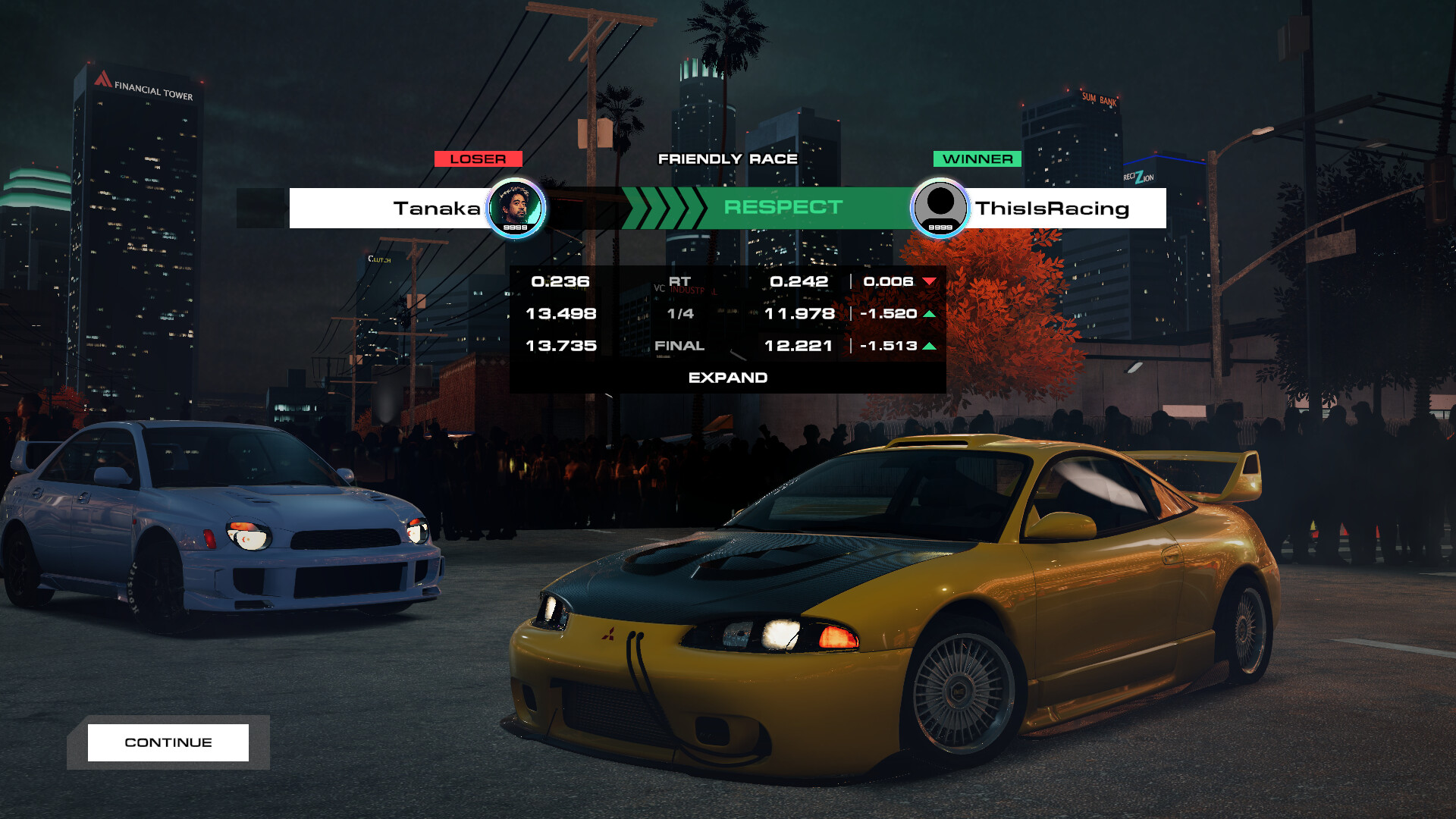Image resolution: width=1456 pixels, height=819 pixels.
Task: Click the red down triangle next to 0.006
Action: 930,281
